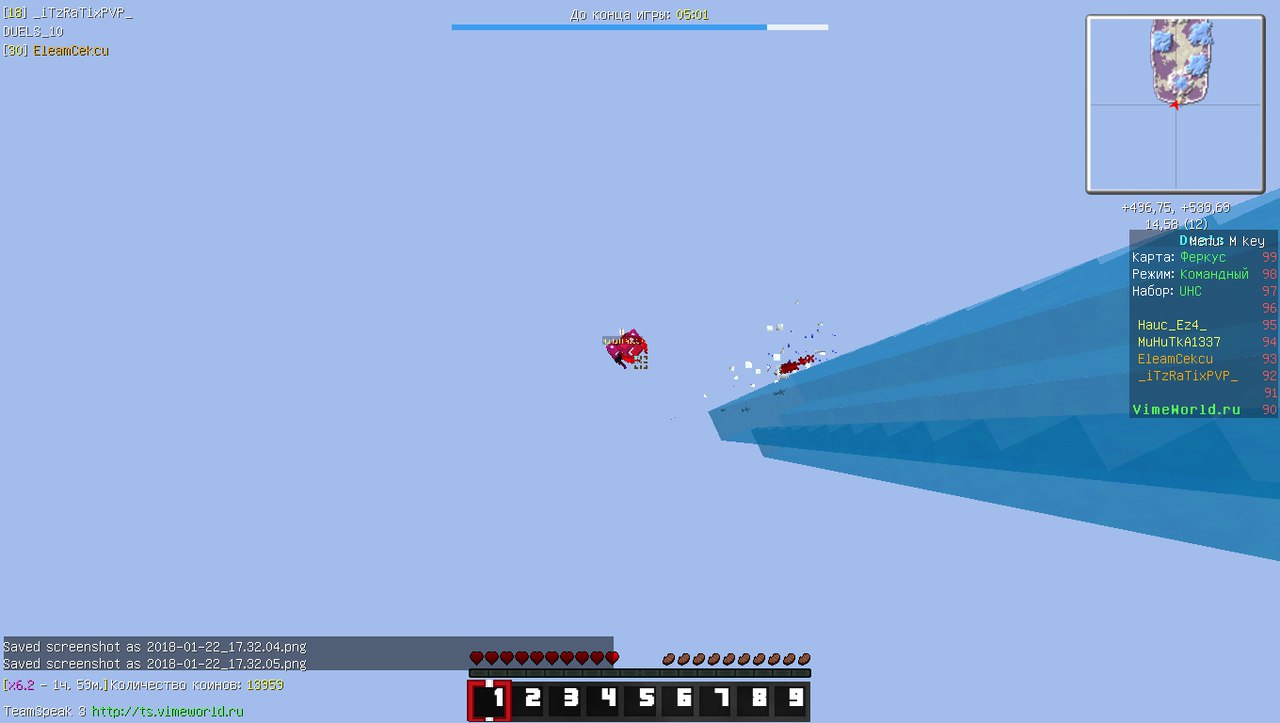Open the VimeWorld.ru scoreboard link

(1186, 409)
